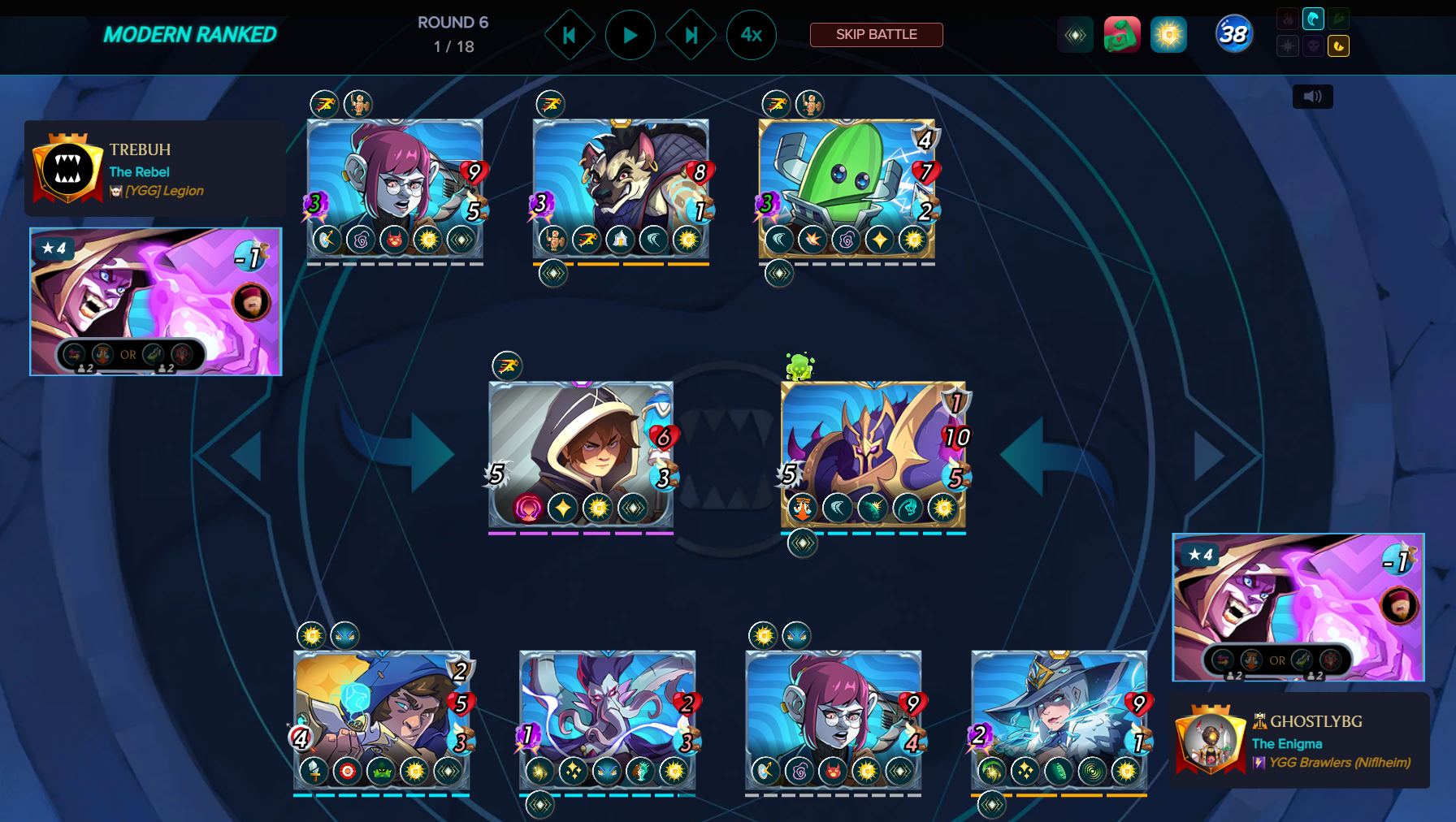Step back to the previous round
Viewport: 1456px width, 822px height.
click(x=570, y=35)
